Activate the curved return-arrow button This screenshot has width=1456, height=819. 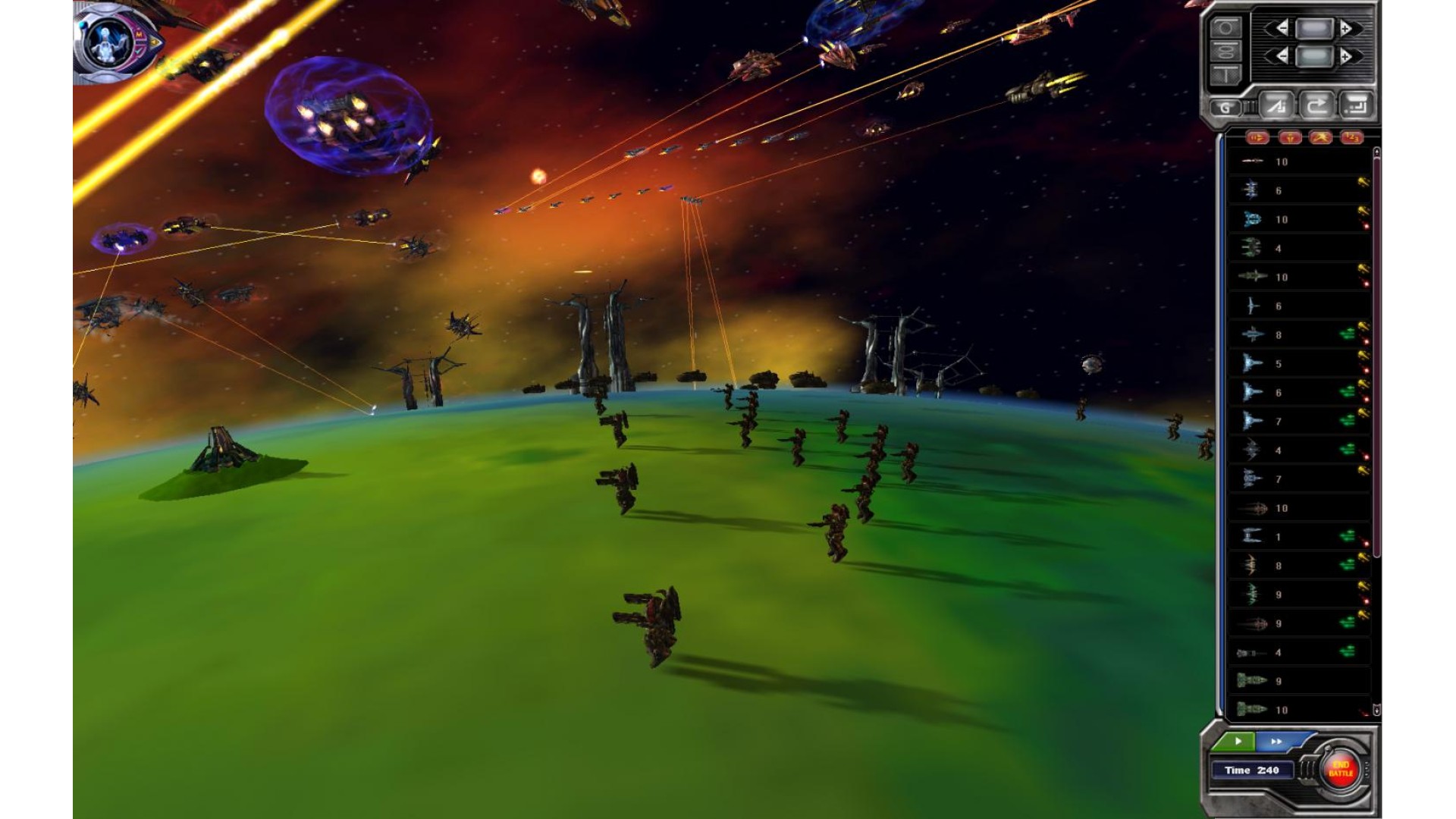(1316, 106)
